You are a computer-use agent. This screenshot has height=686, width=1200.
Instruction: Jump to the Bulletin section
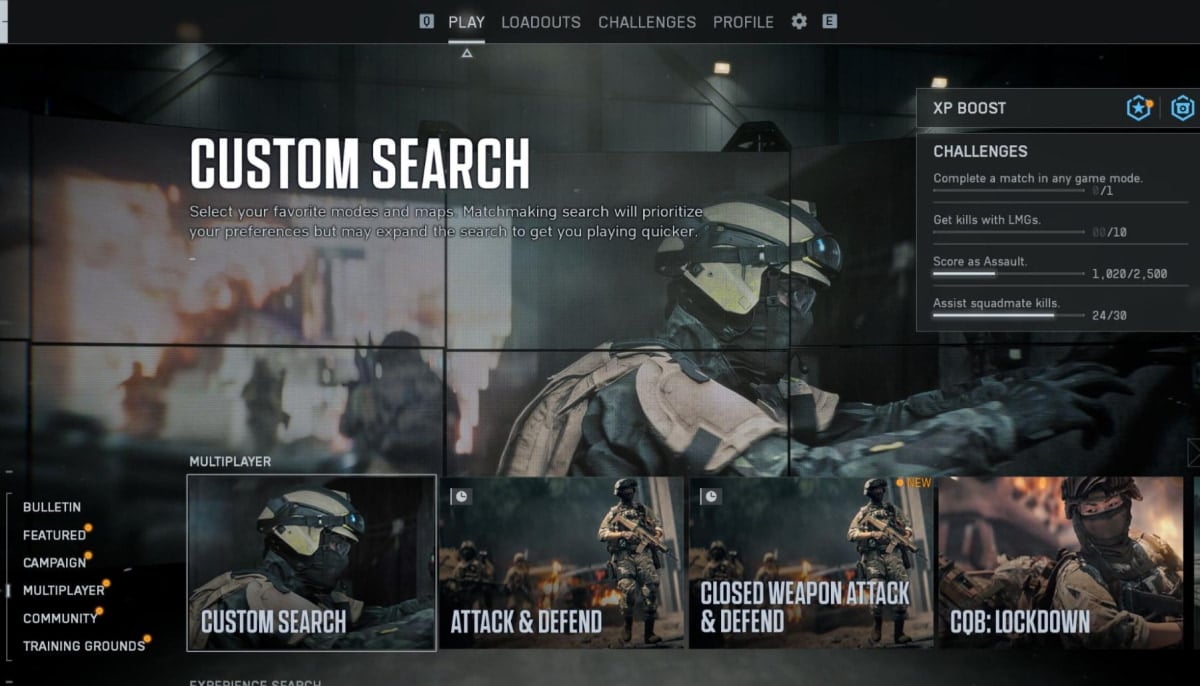point(52,507)
